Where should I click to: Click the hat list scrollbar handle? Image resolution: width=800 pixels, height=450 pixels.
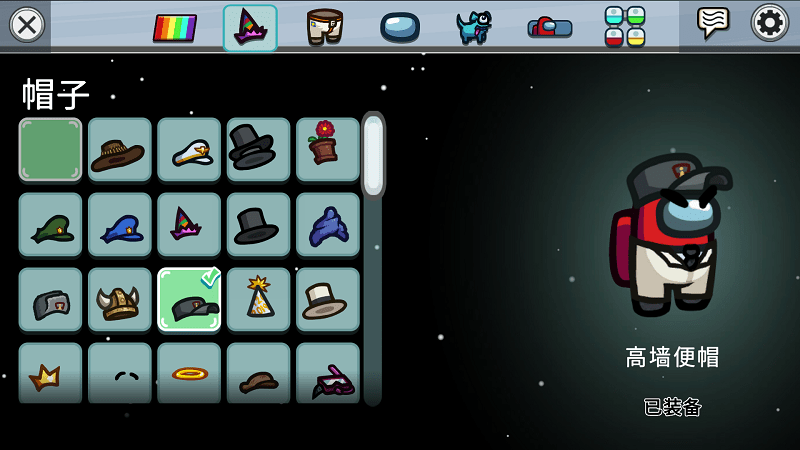[373, 156]
